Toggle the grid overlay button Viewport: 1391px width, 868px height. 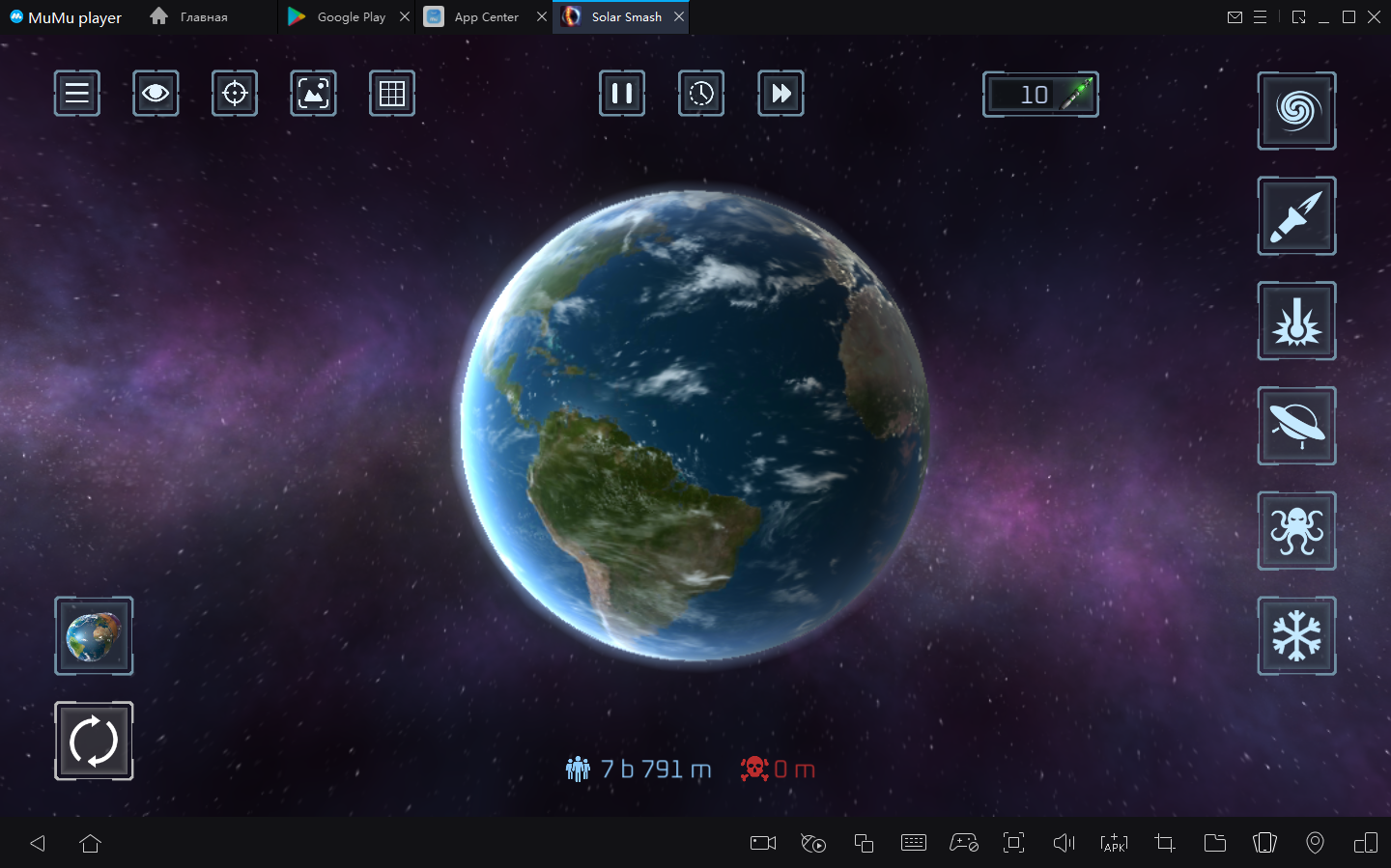pyautogui.click(x=392, y=94)
